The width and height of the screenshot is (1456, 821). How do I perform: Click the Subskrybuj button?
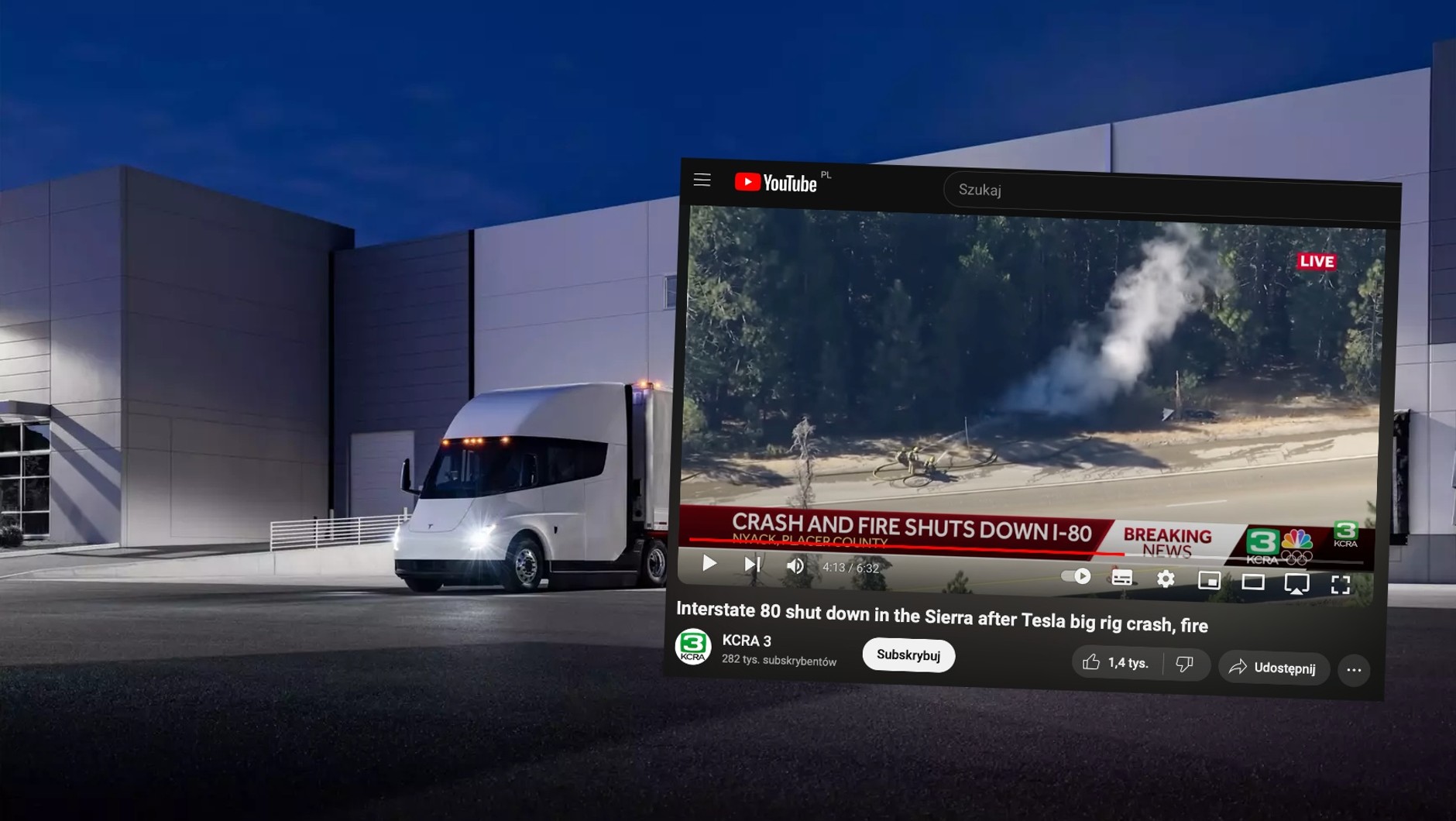click(x=908, y=655)
